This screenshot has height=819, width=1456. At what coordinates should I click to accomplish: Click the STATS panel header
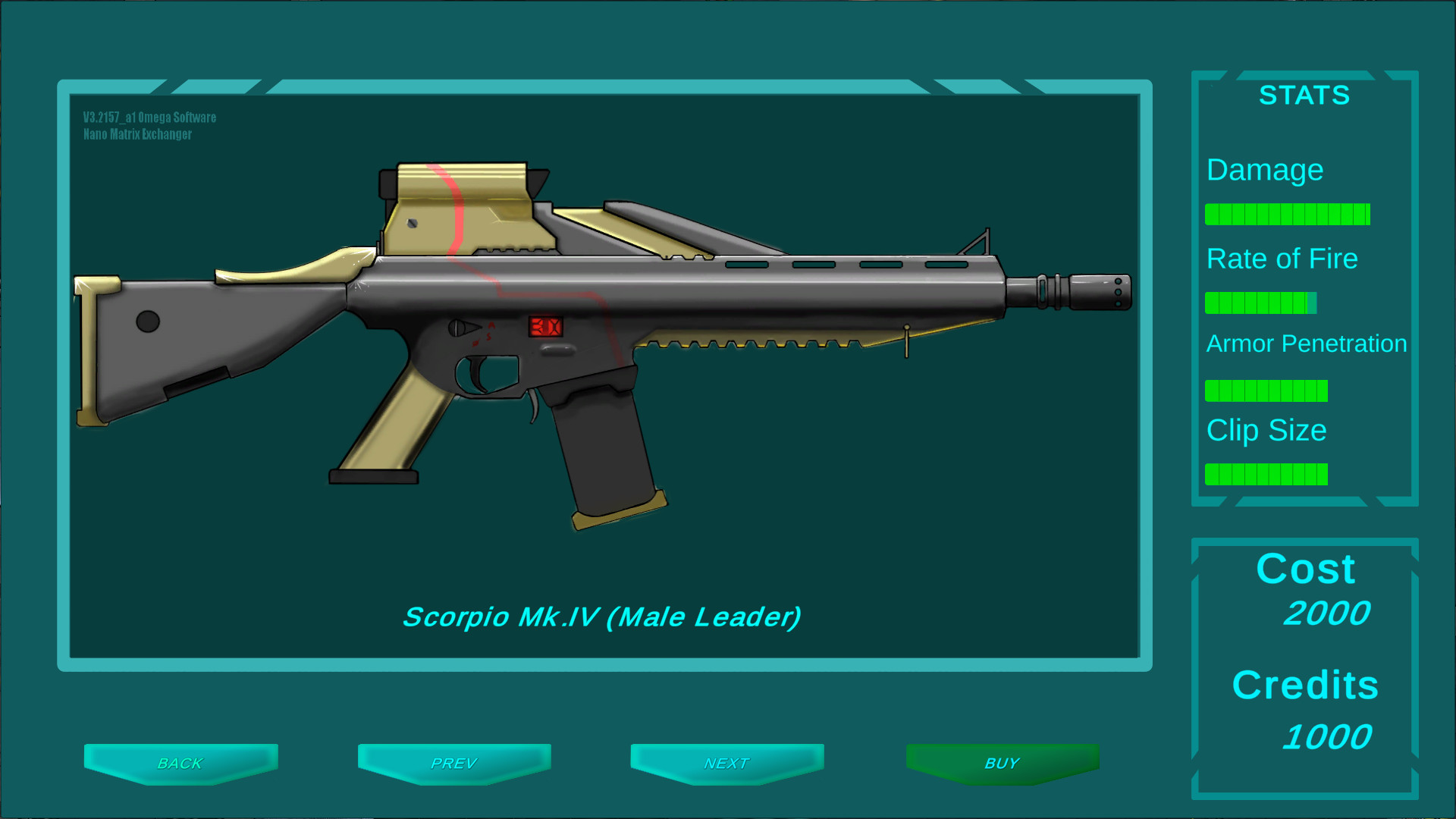[1304, 95]
